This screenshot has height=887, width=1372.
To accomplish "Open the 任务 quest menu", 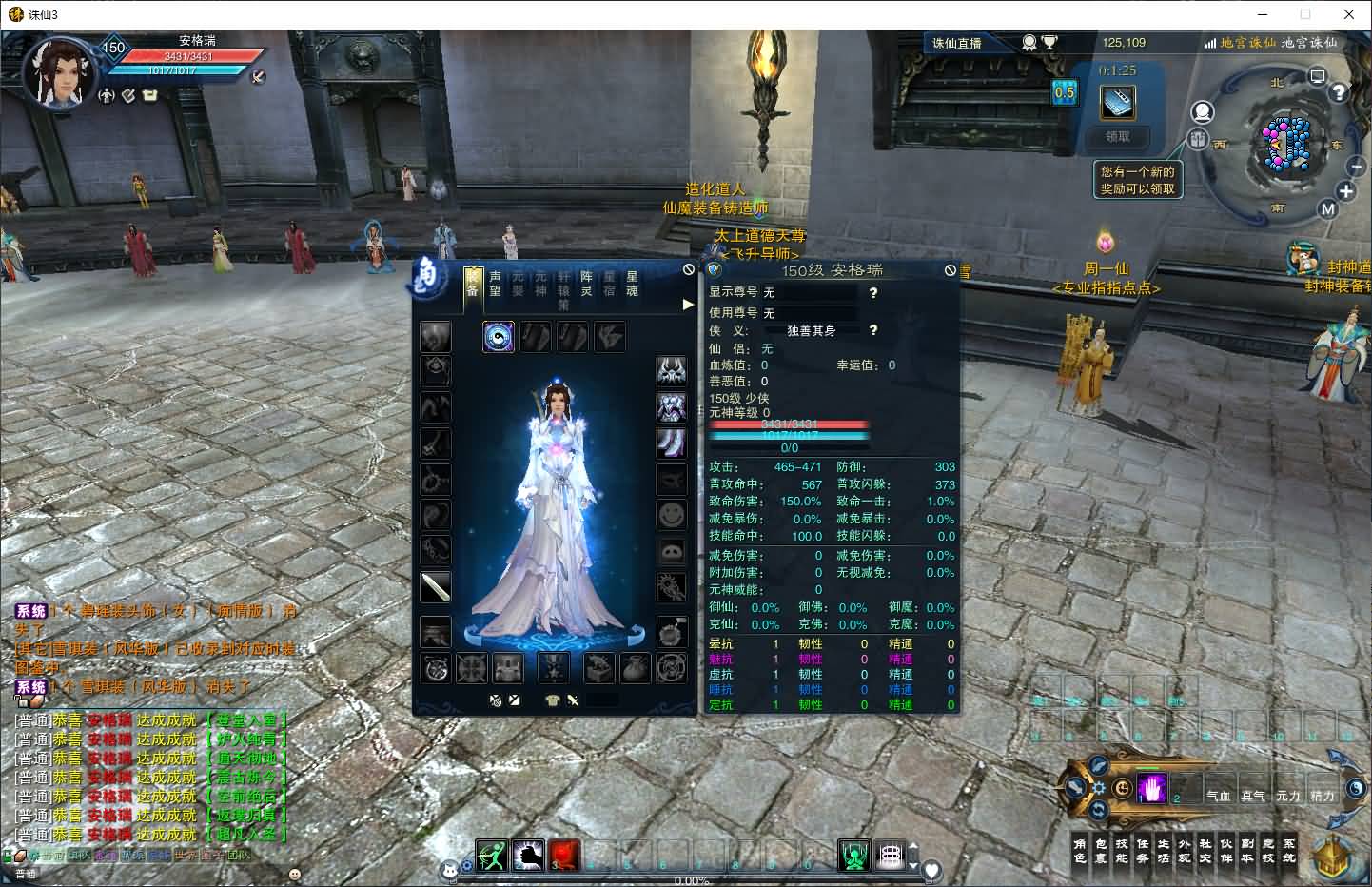I will click(x=1142, y=850).
